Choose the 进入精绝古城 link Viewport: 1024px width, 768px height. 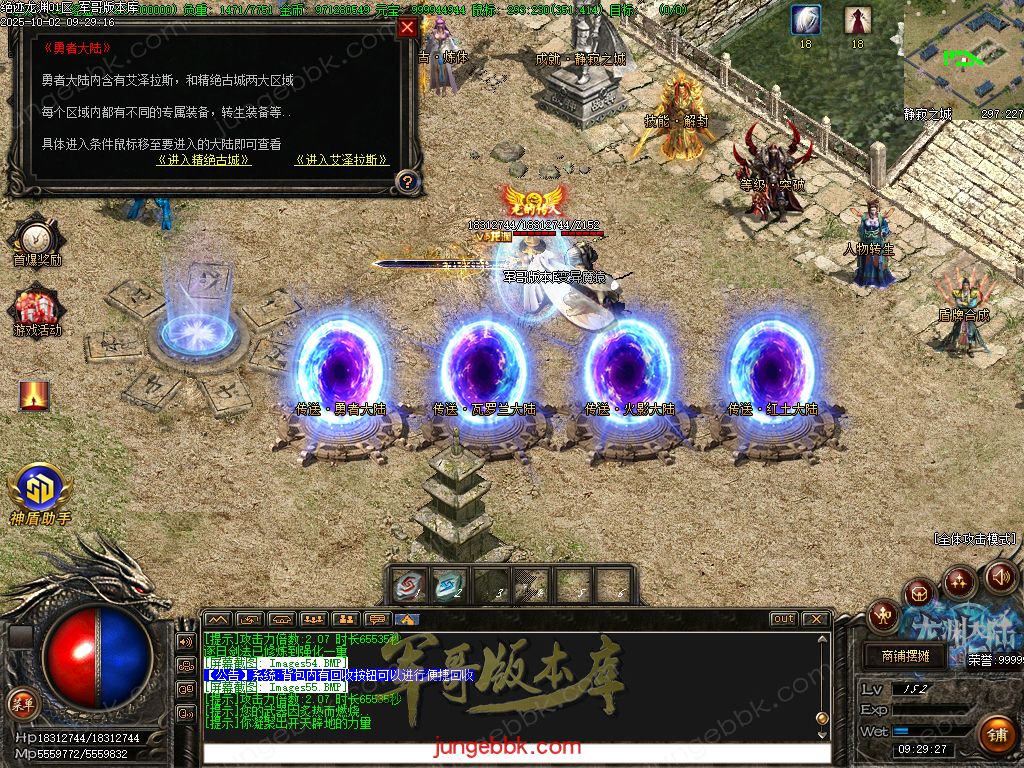pyautogui.click(x=204, y=160)
